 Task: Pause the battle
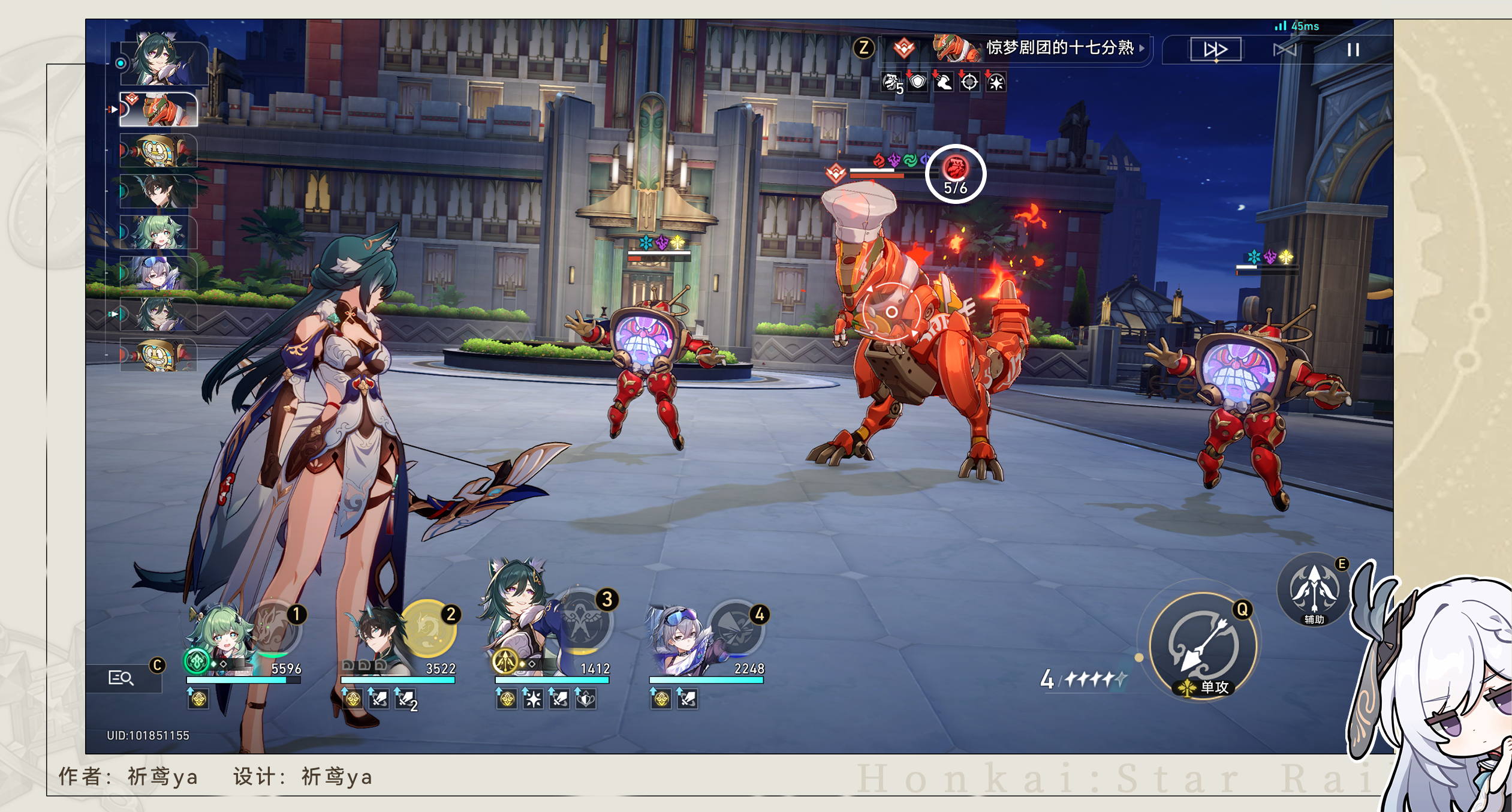(1353, 50)
